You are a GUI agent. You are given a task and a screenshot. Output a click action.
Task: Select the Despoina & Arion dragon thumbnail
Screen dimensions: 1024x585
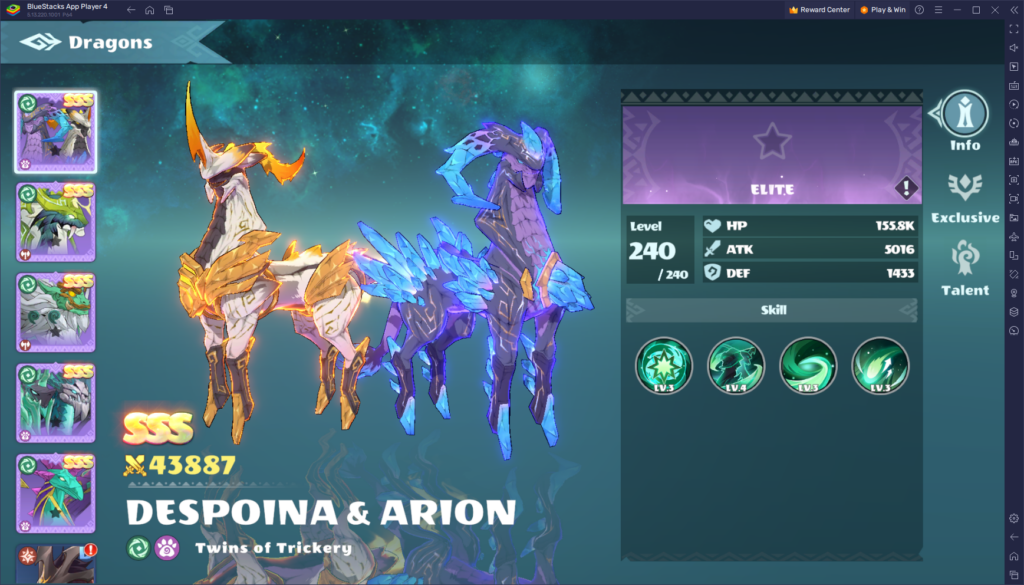(56, 131)
